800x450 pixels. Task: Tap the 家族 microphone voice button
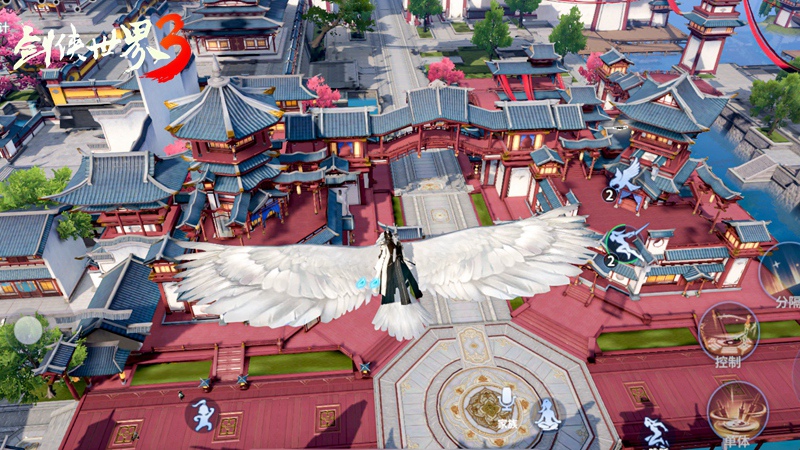click(507, 403)
